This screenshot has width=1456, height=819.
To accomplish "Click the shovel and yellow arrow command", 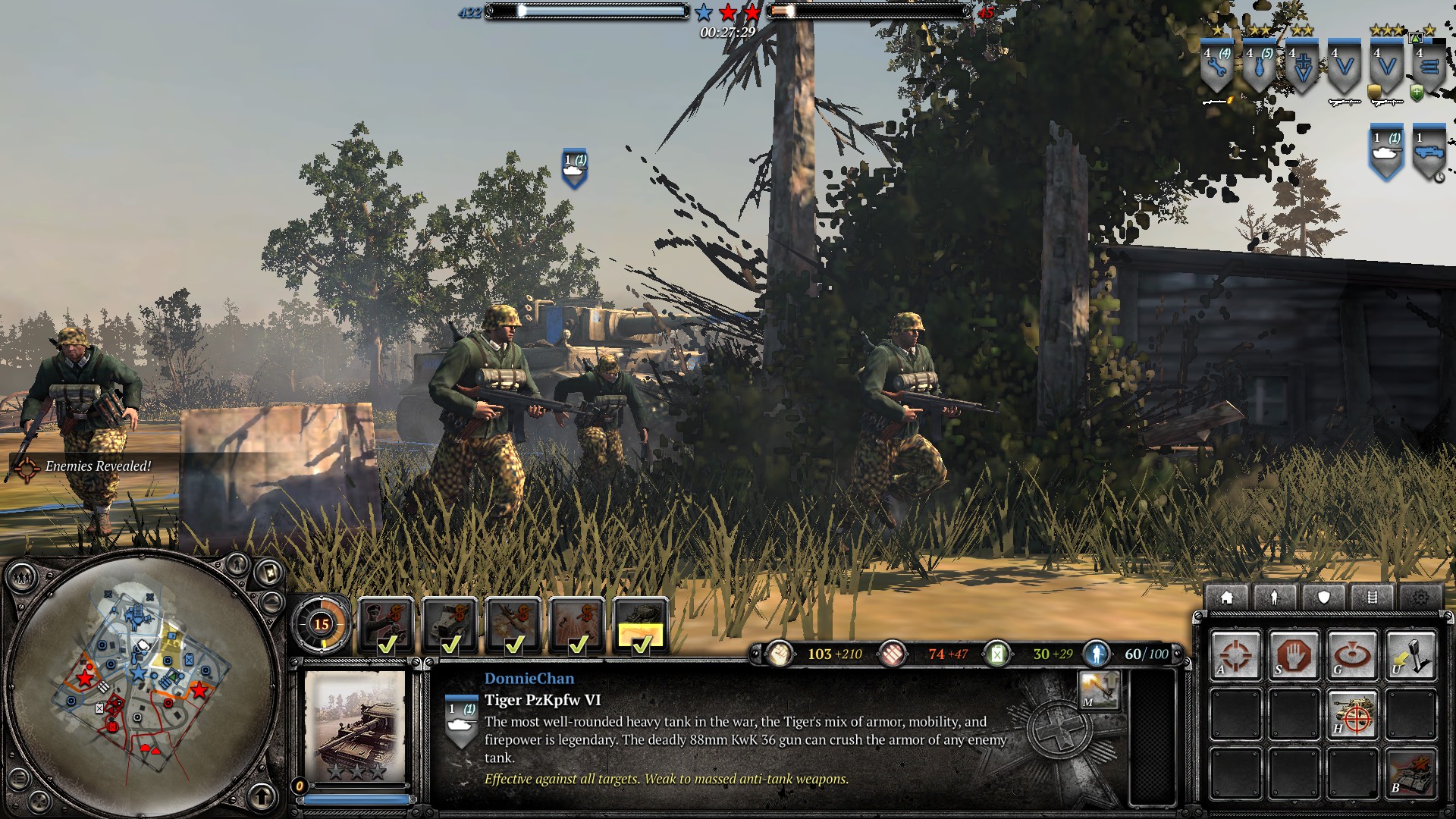I will click(x=1410, y=655).
